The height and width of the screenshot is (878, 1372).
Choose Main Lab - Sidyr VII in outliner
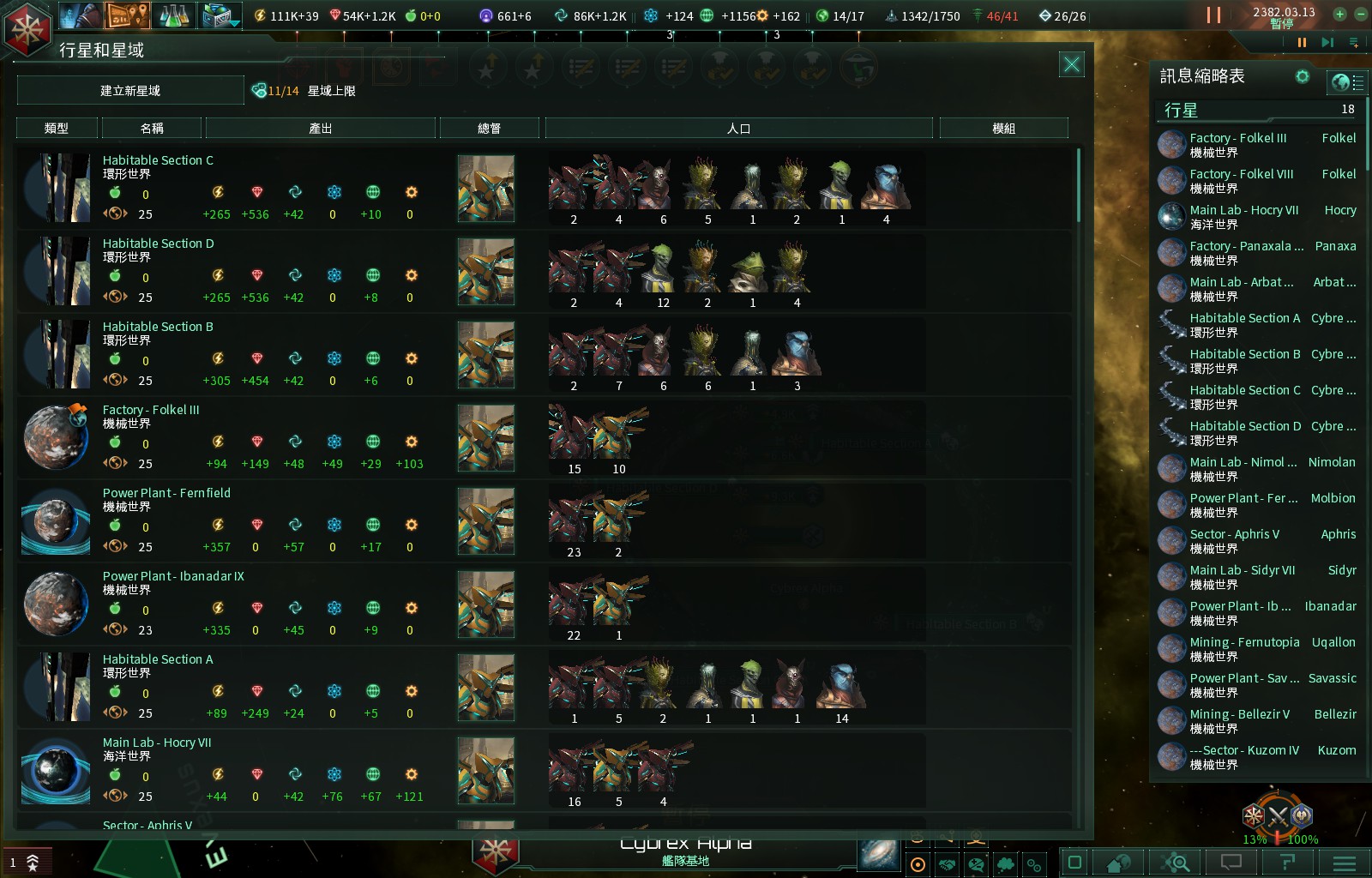1243,570
